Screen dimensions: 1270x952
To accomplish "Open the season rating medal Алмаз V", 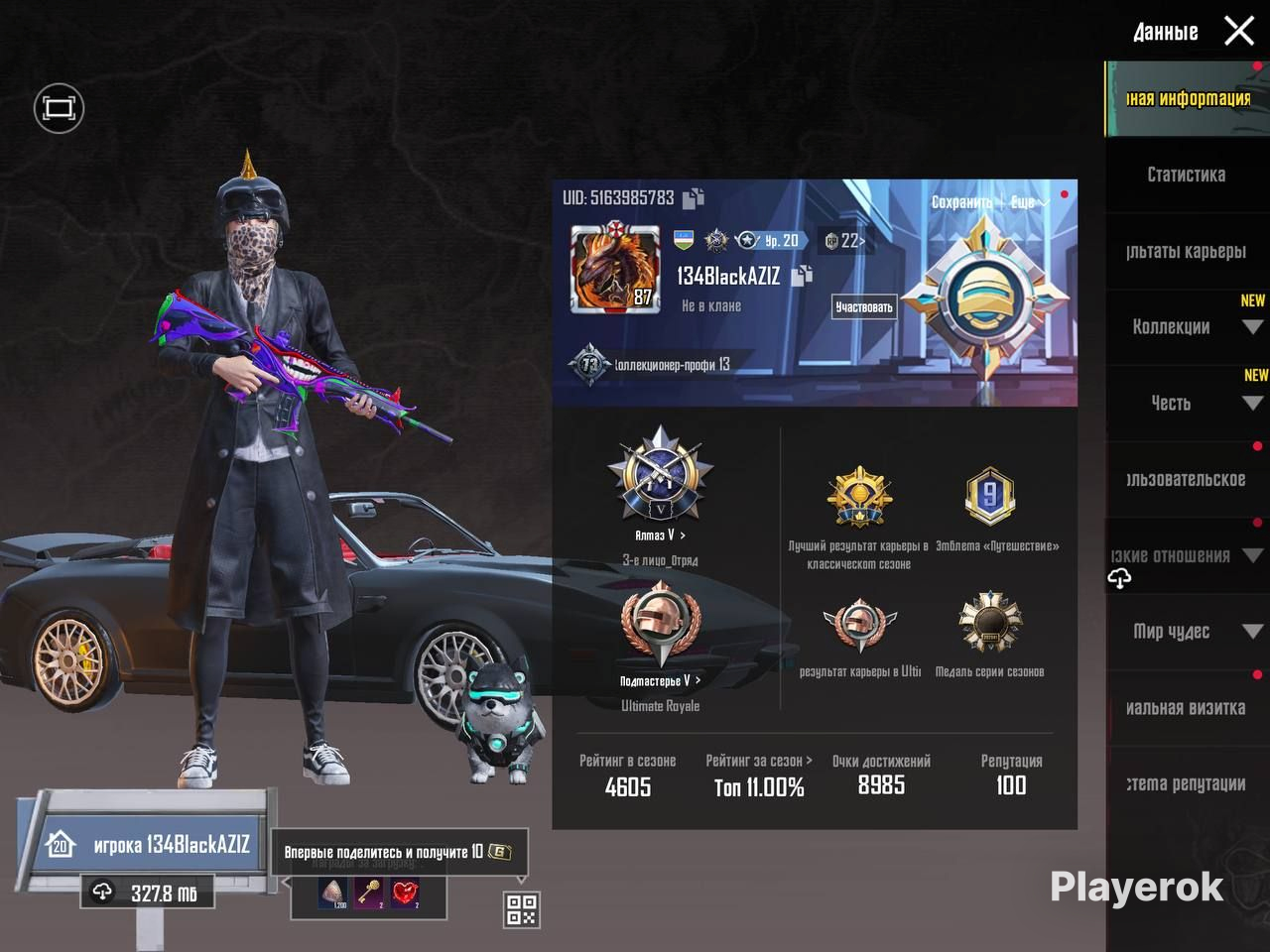I will 660,481.
